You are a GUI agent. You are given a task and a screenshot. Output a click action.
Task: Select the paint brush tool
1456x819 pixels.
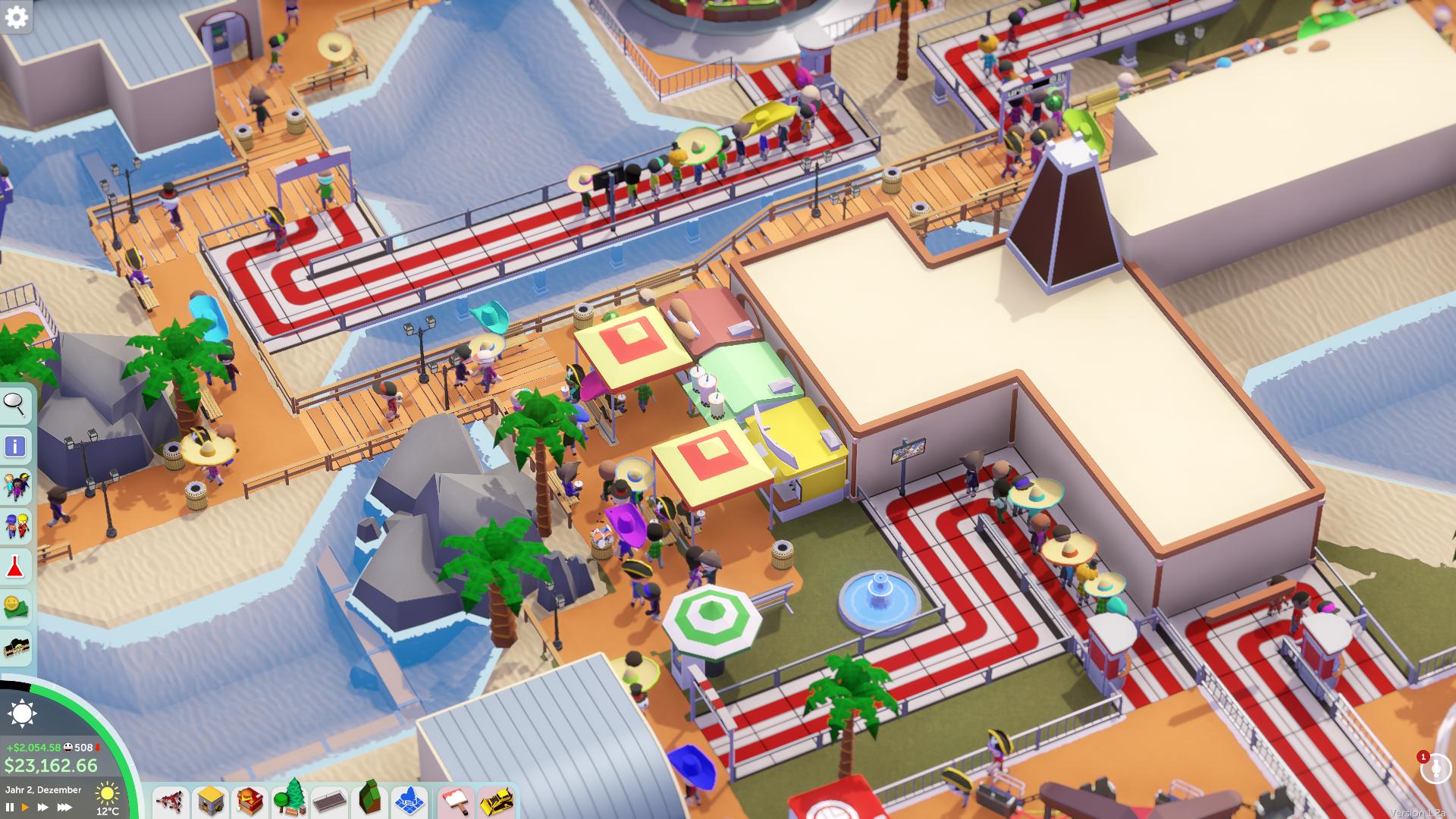pyautogui.click(x=456, y=802)
